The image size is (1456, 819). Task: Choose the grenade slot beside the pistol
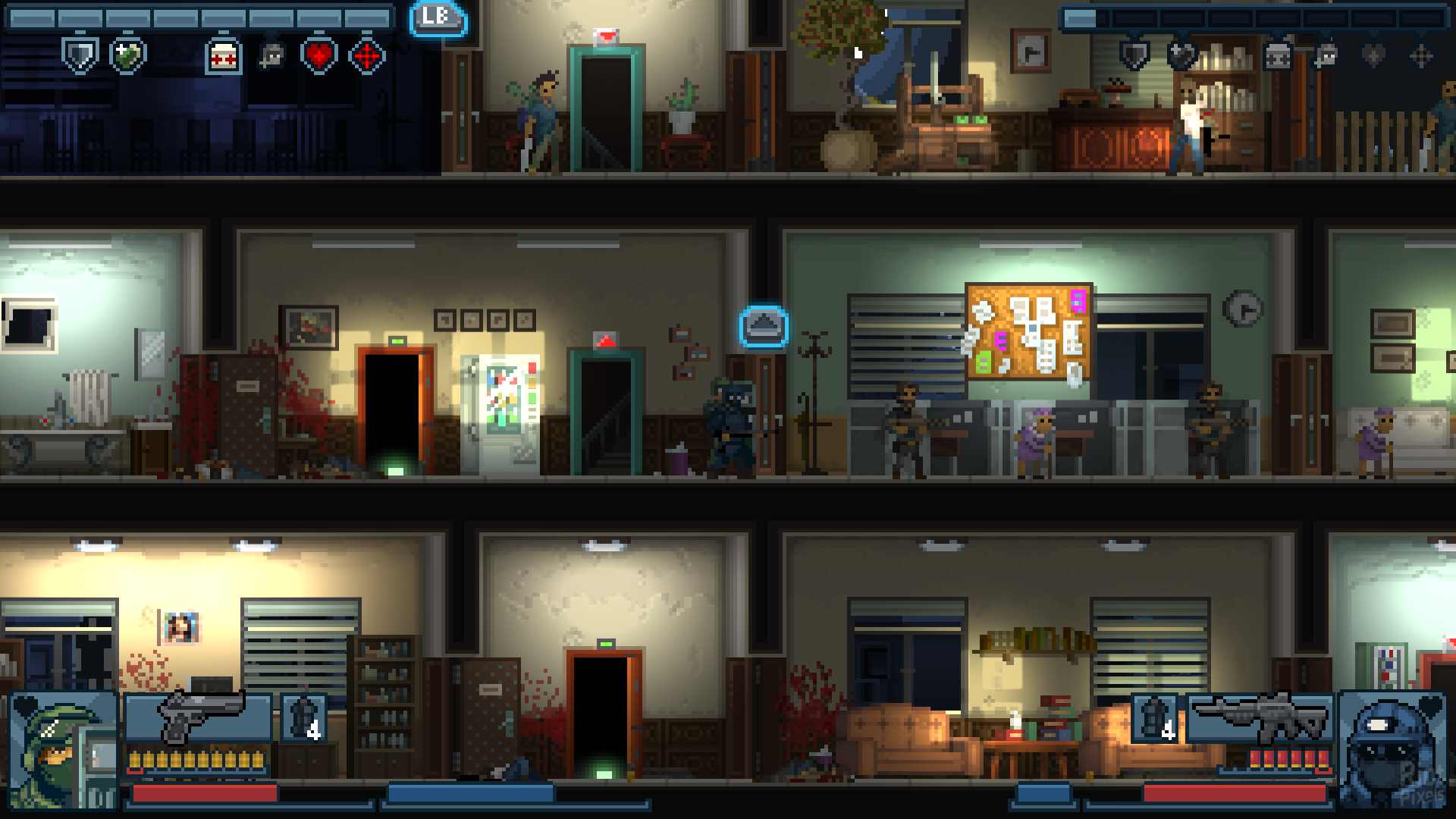(304, 717)
